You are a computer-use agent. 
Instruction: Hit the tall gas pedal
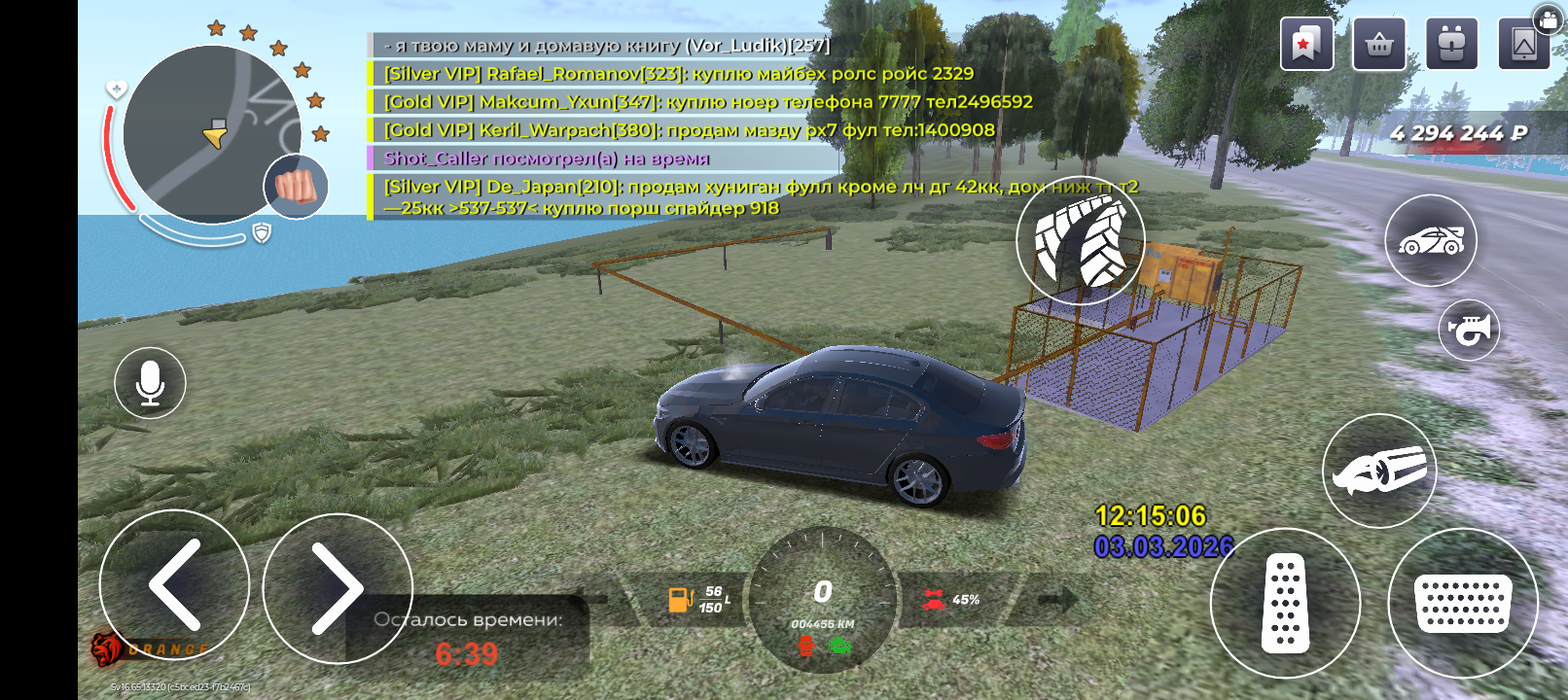(x=1284, y=603)
